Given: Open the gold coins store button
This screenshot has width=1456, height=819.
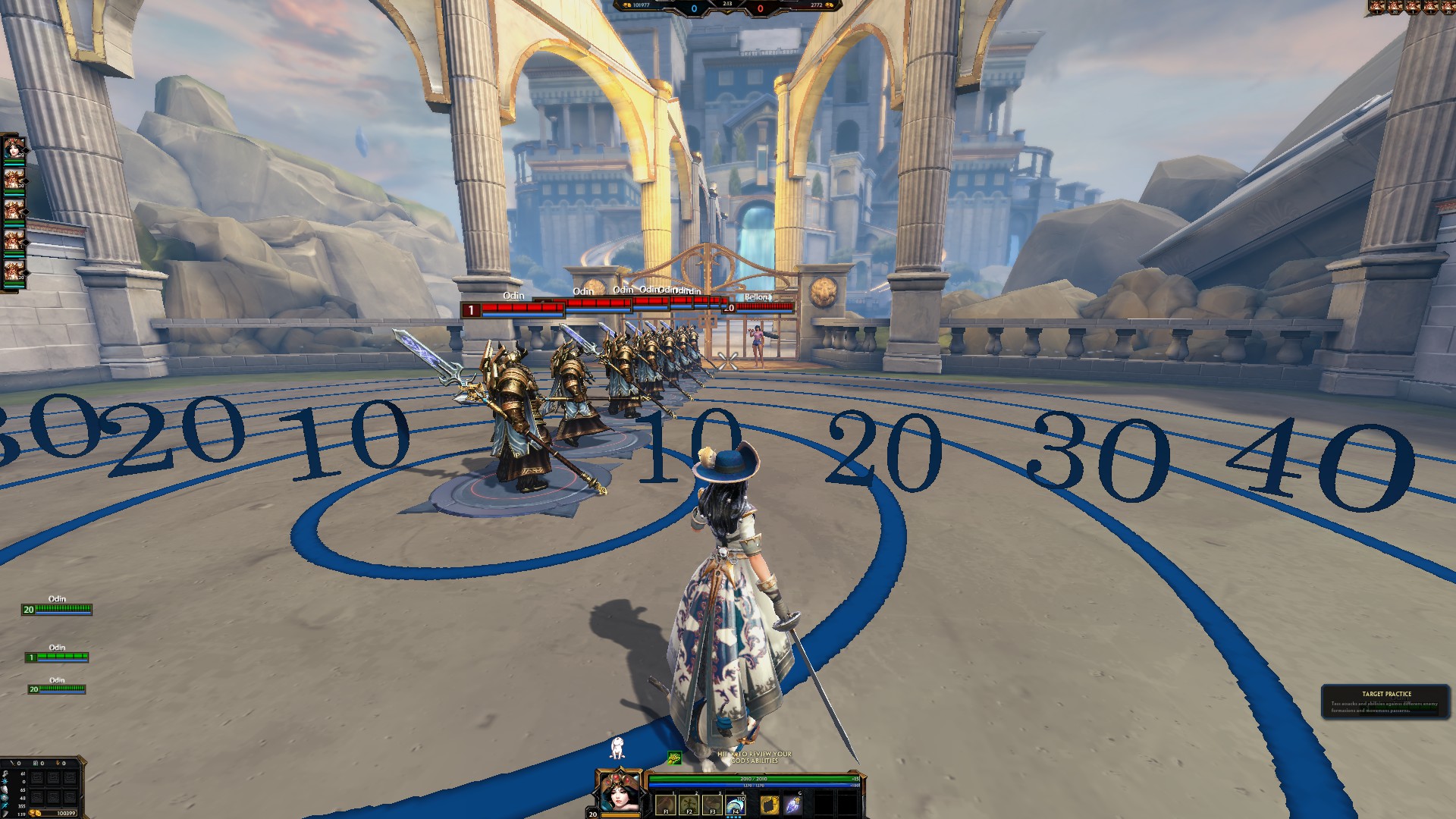Looking at the screenshot, I should tap(36, 813).
